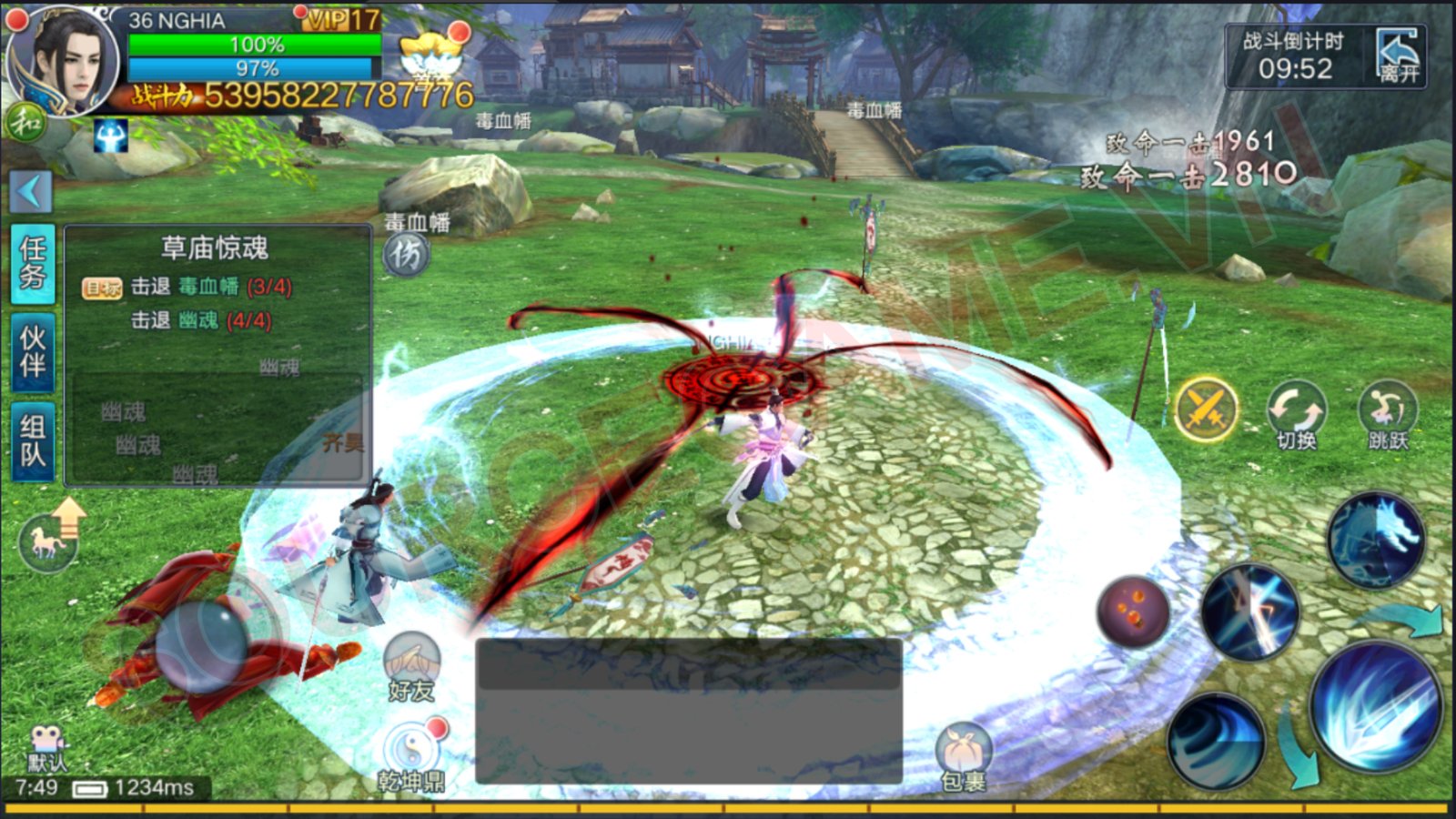Open the player portrait profile
The width and height of the screenshot is (1456, 819).
coord(62,62)
